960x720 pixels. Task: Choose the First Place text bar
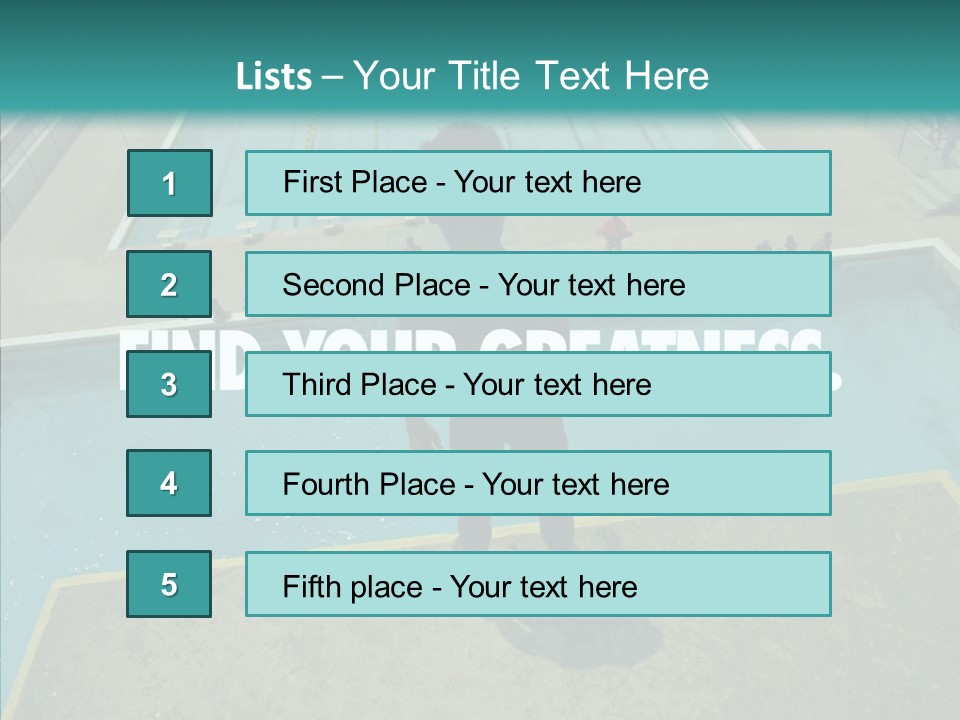tap(538, 183)
